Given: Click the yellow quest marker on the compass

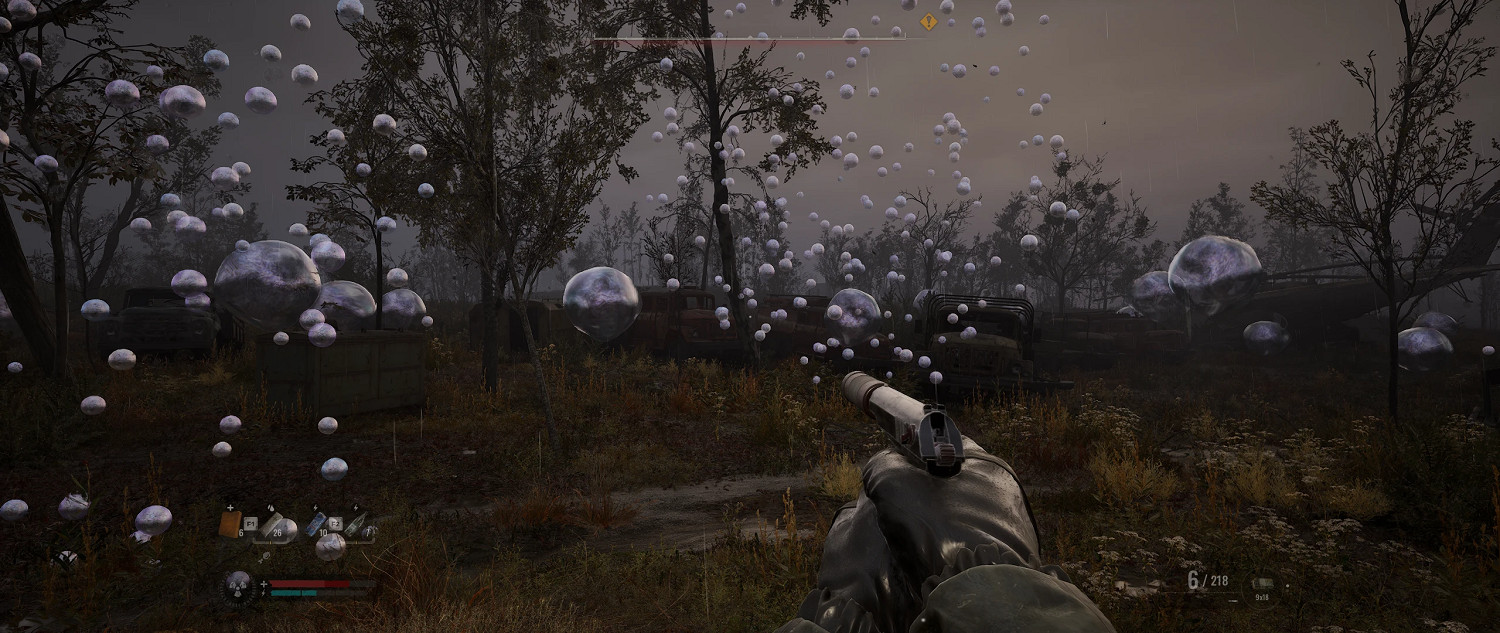Looking at the screenshot, I should (928, 21).
